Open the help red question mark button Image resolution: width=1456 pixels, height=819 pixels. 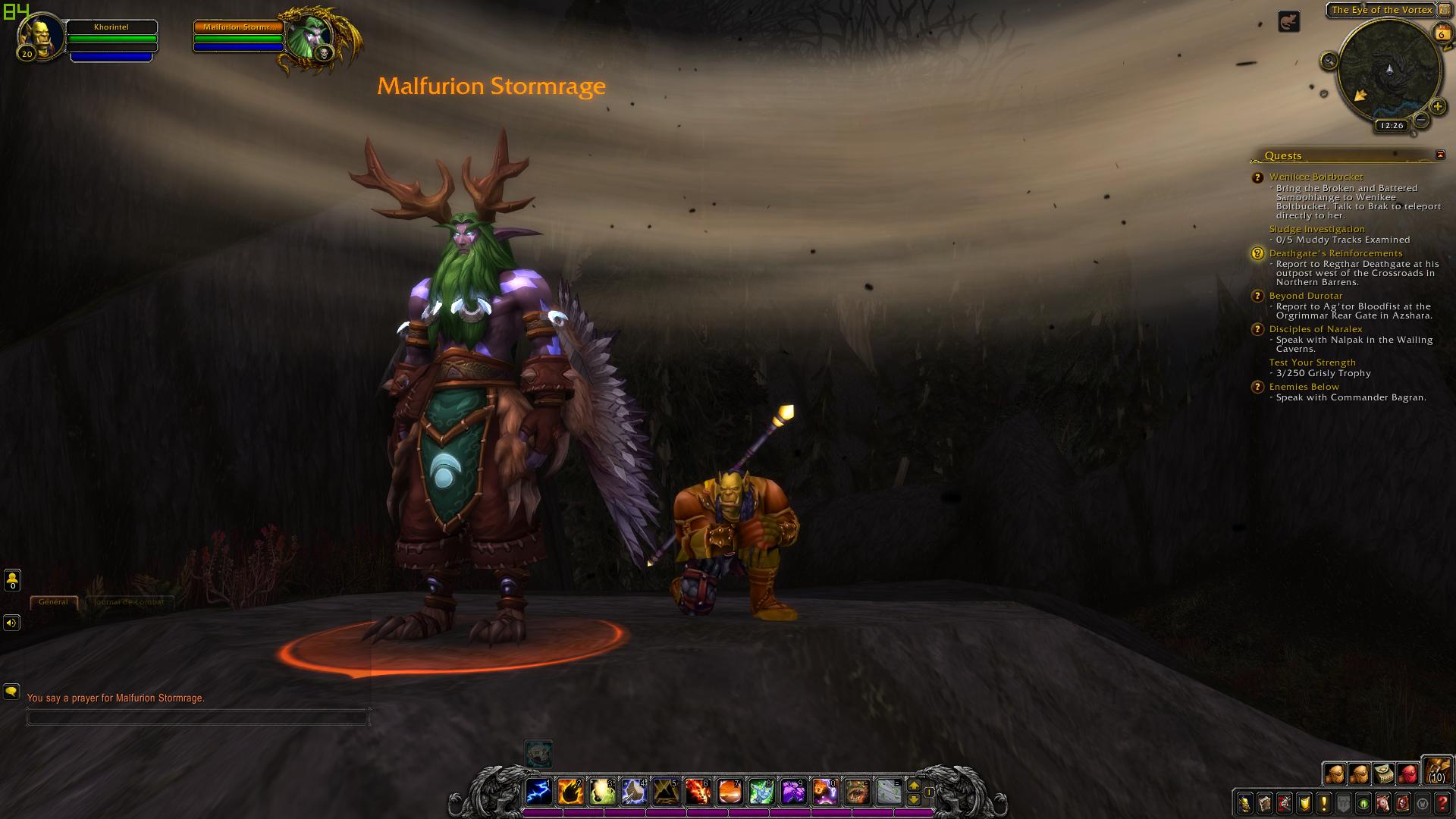tap(1442, 803)
